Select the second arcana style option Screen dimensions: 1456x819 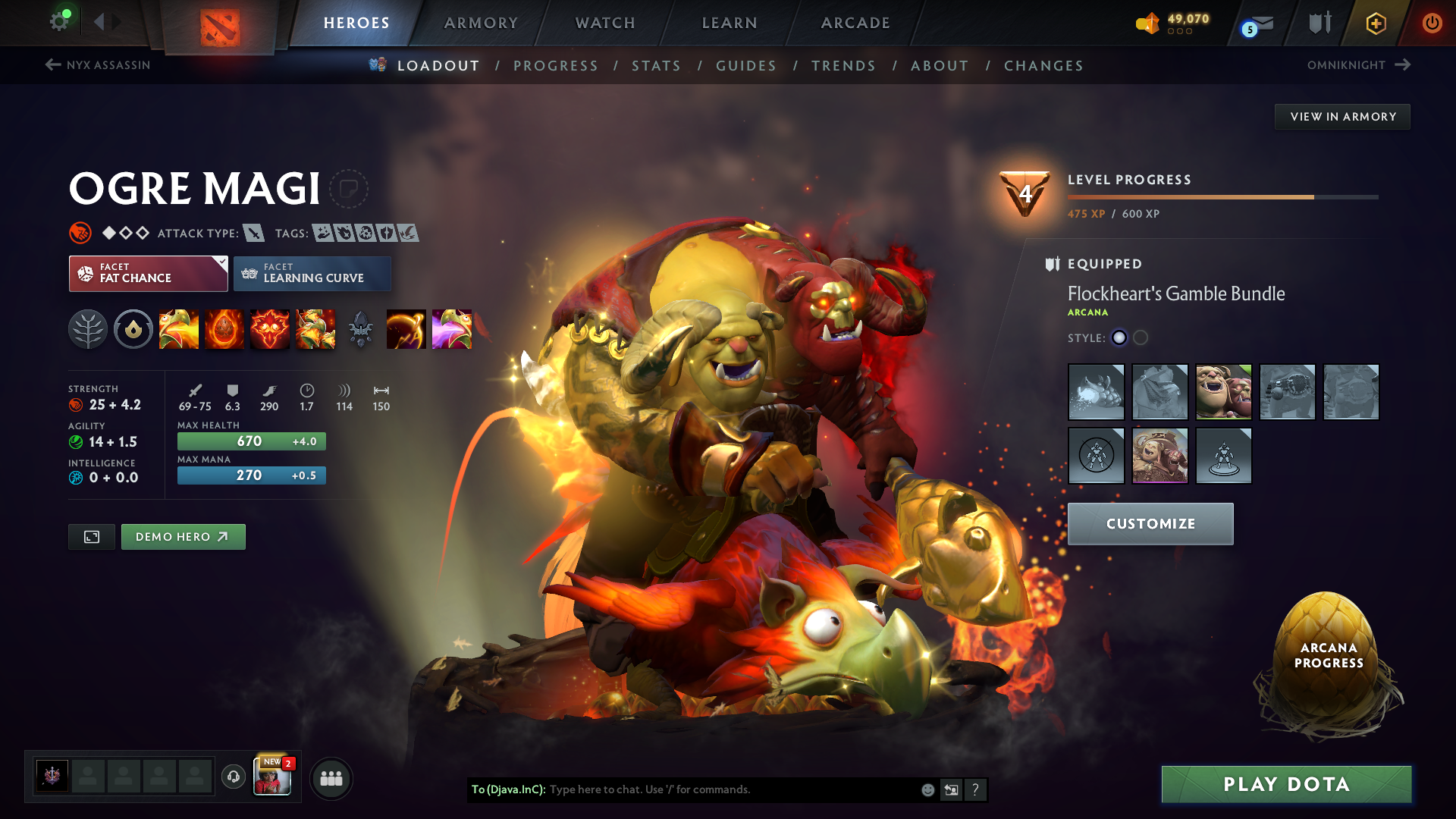click(1141, 338)
